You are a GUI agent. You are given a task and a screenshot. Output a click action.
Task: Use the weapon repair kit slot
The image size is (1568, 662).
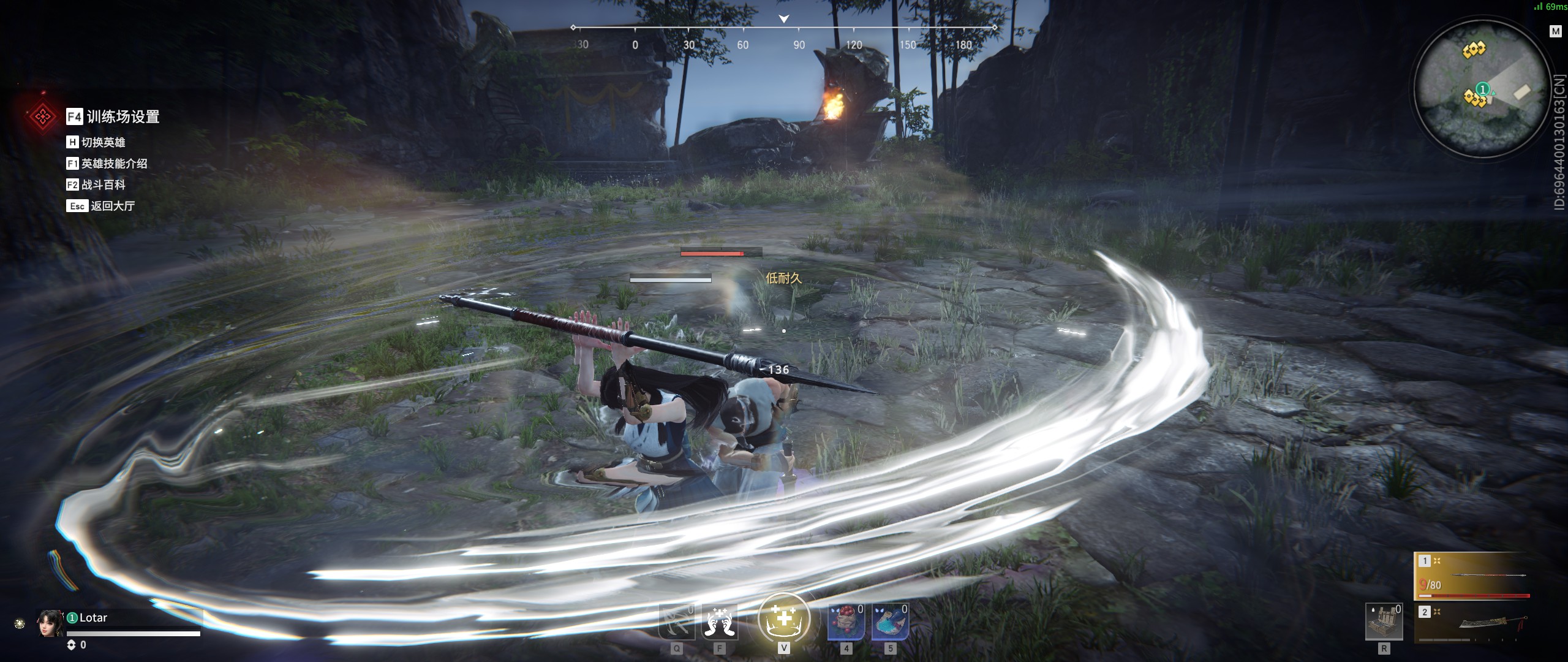(x=1384, y=622)
